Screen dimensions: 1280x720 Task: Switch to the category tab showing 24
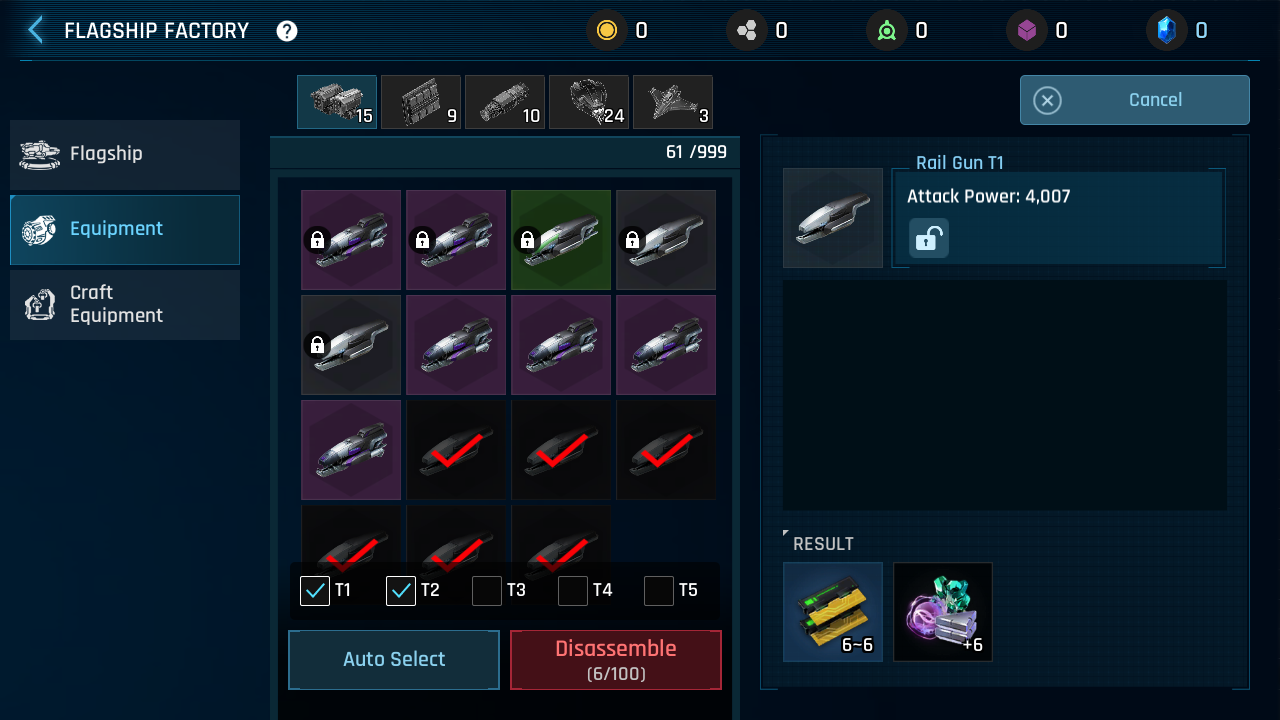point(589,102)
